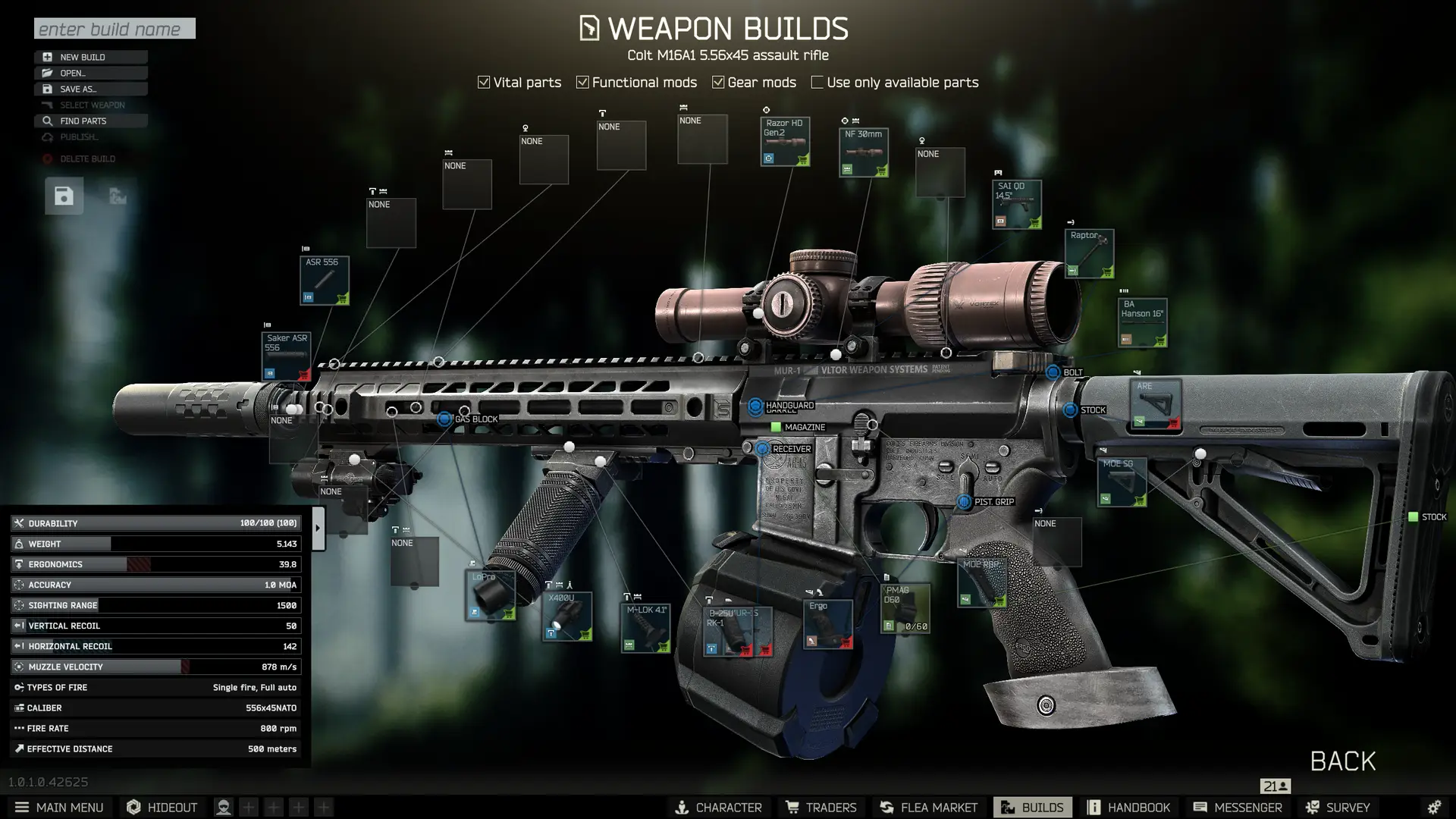1456x819 pixels.
Task: Uncheck the Gear mods filter
Action: coord(718,83)
